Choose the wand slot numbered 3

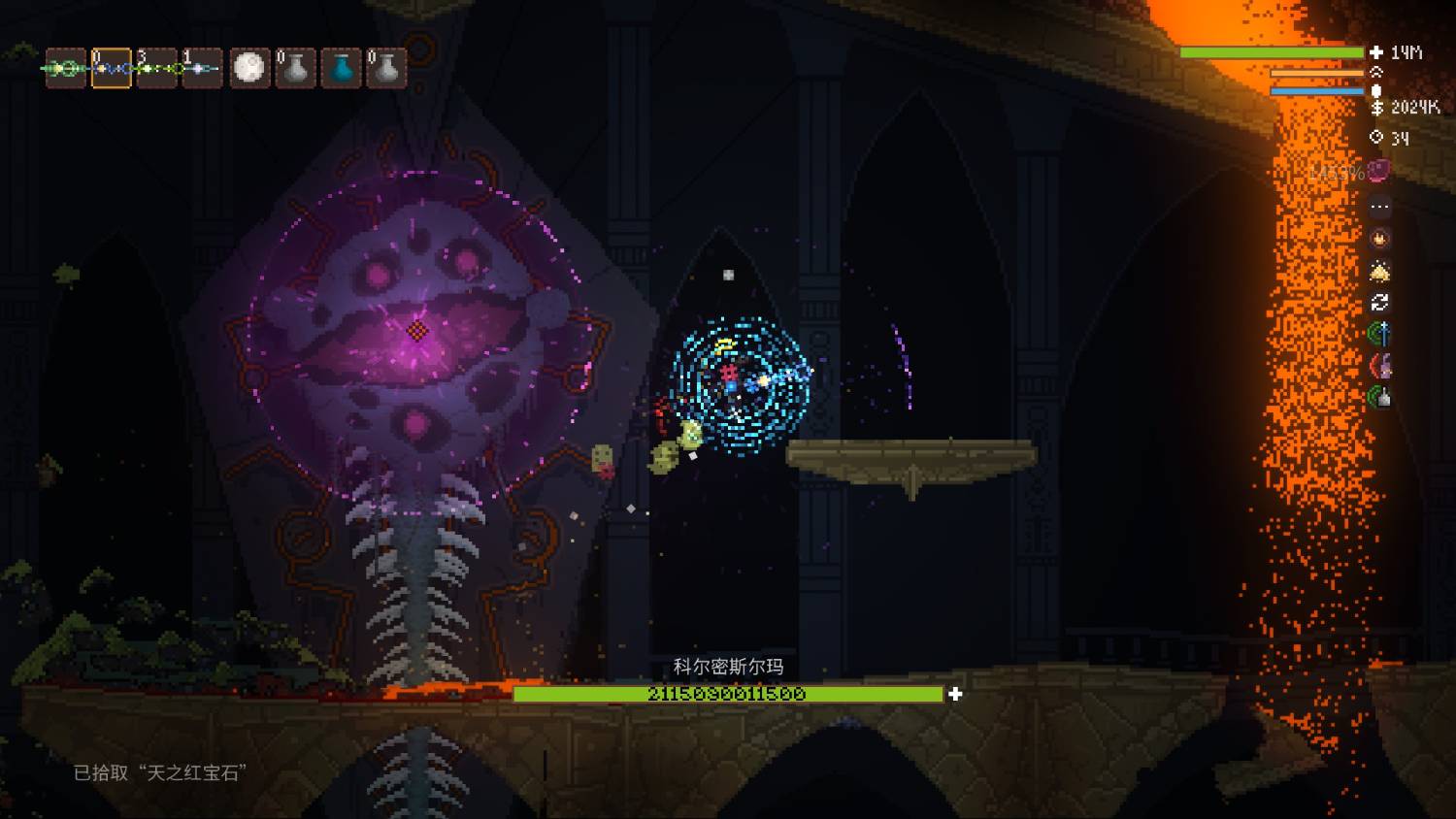(x=157, y=68)
